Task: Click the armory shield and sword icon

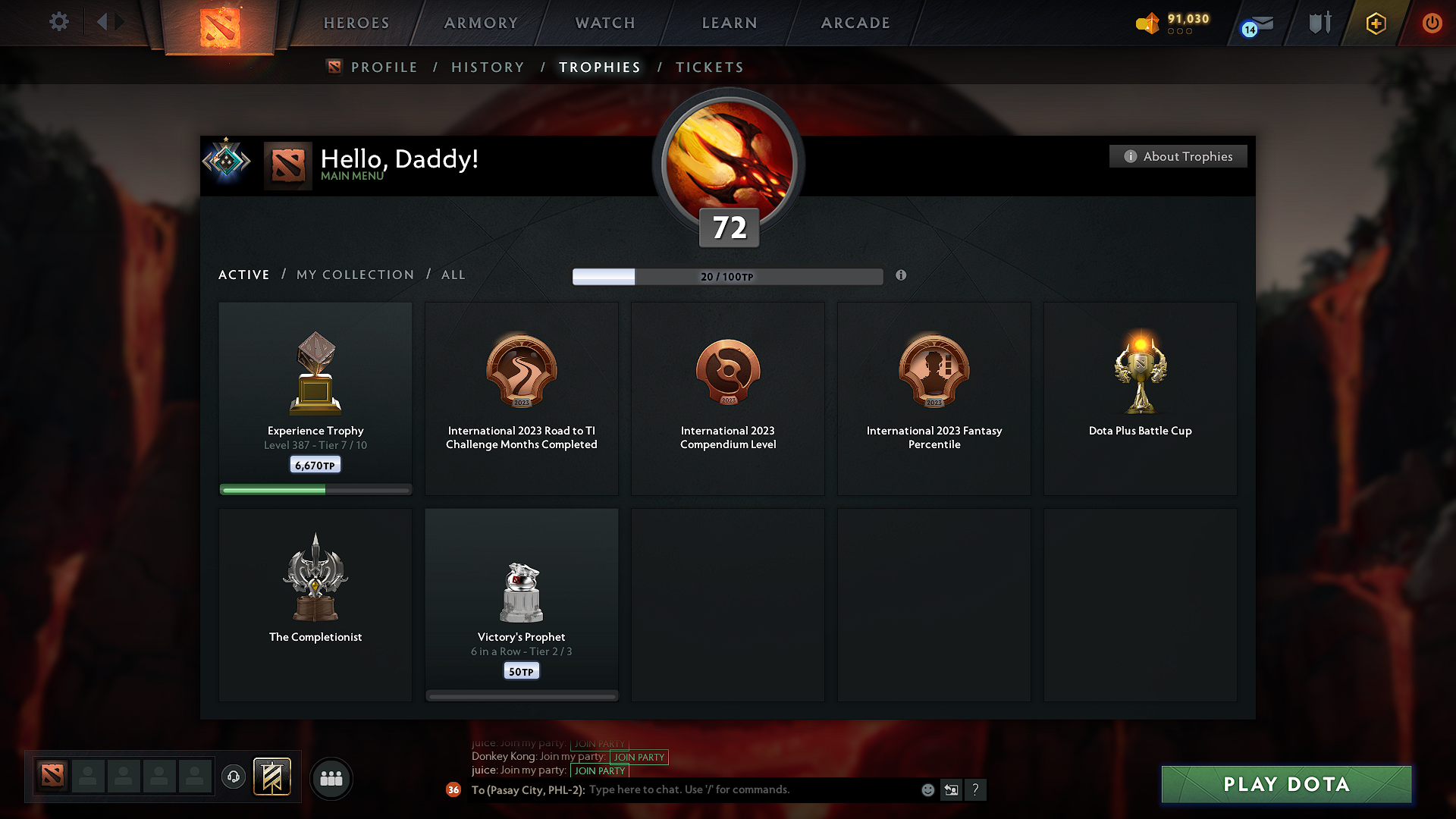Action: (x=1318, y=23)
